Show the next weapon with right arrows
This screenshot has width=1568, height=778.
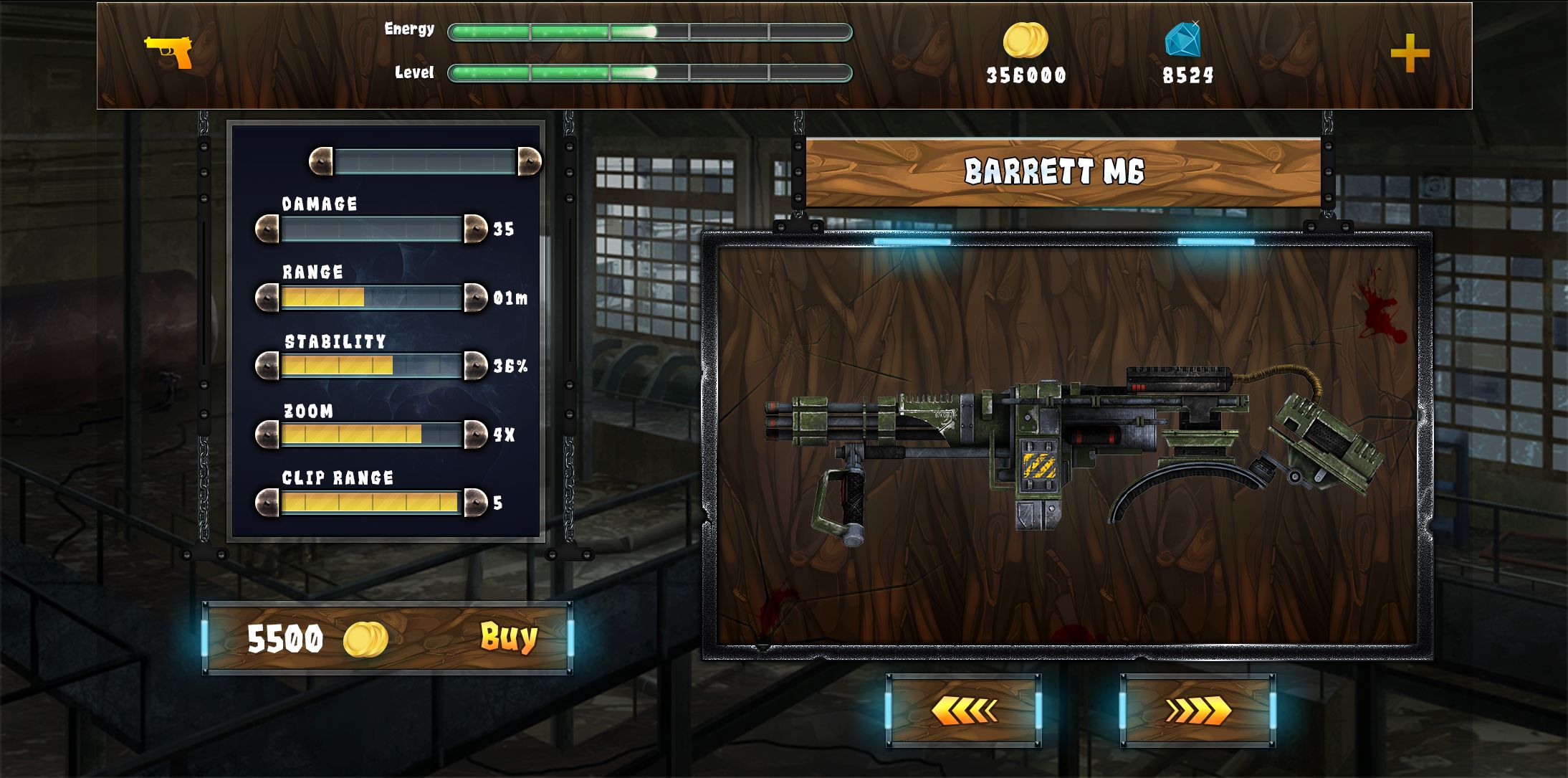[x=1197, y=711]
